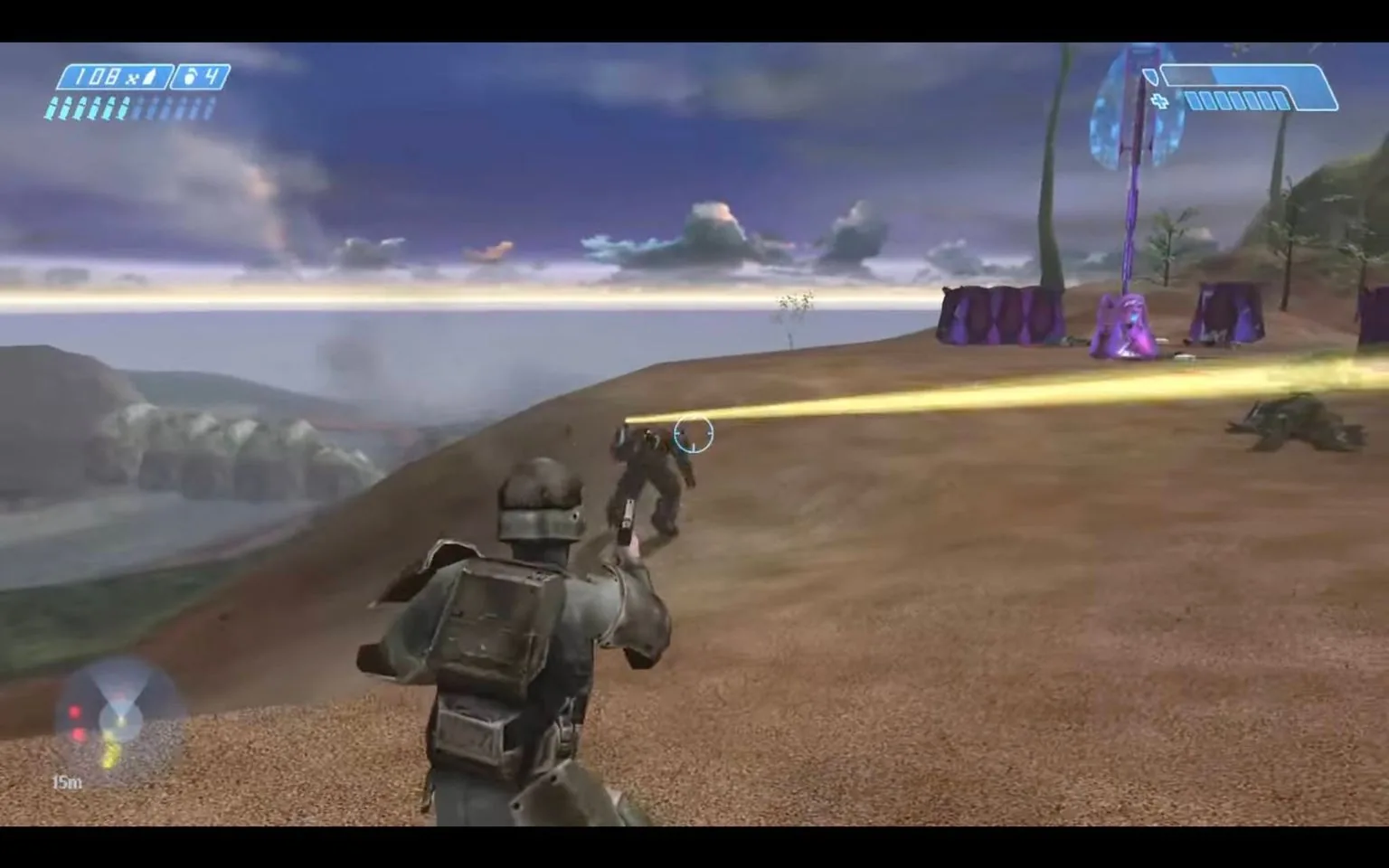Select the grenade icon on the HUD
Image resolution: width=1389 pixels, height=868 pixels.
(x=190, y=77)
